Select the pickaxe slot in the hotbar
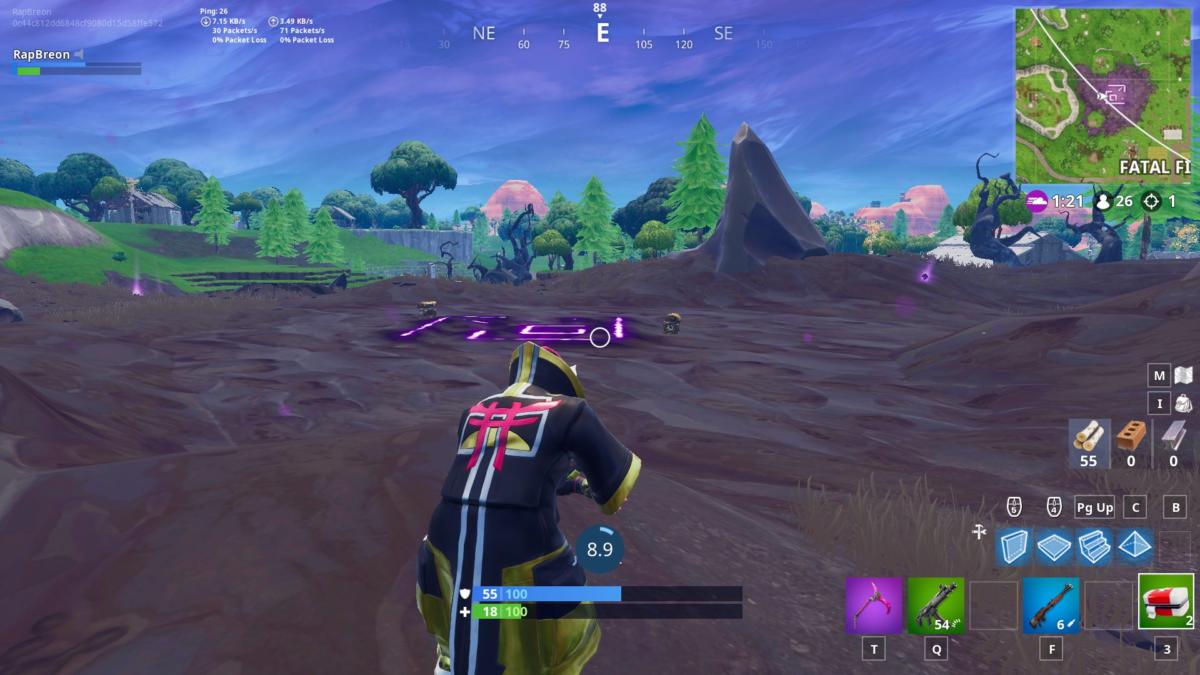The width and height of the screenshot is (1200, 675). point(875,605)
